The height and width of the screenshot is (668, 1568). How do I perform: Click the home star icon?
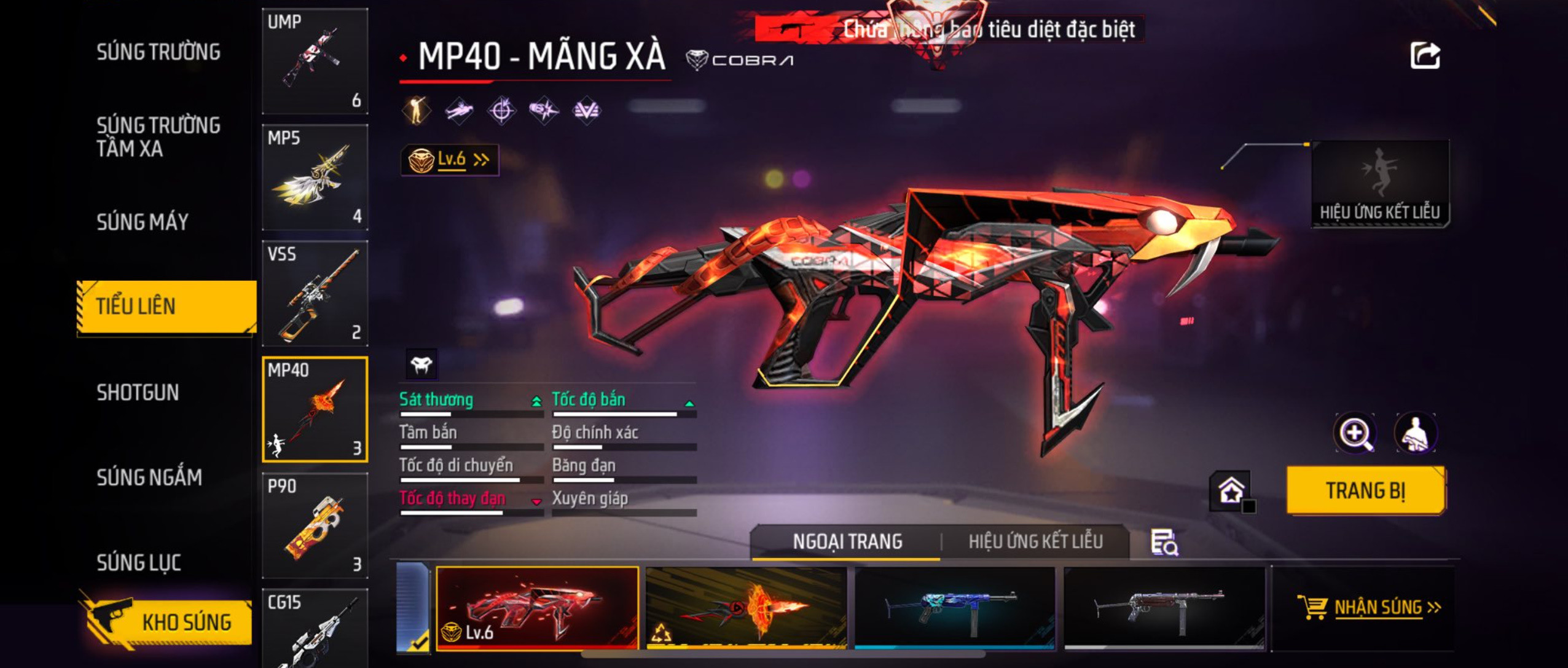(x=1231, y=490)
